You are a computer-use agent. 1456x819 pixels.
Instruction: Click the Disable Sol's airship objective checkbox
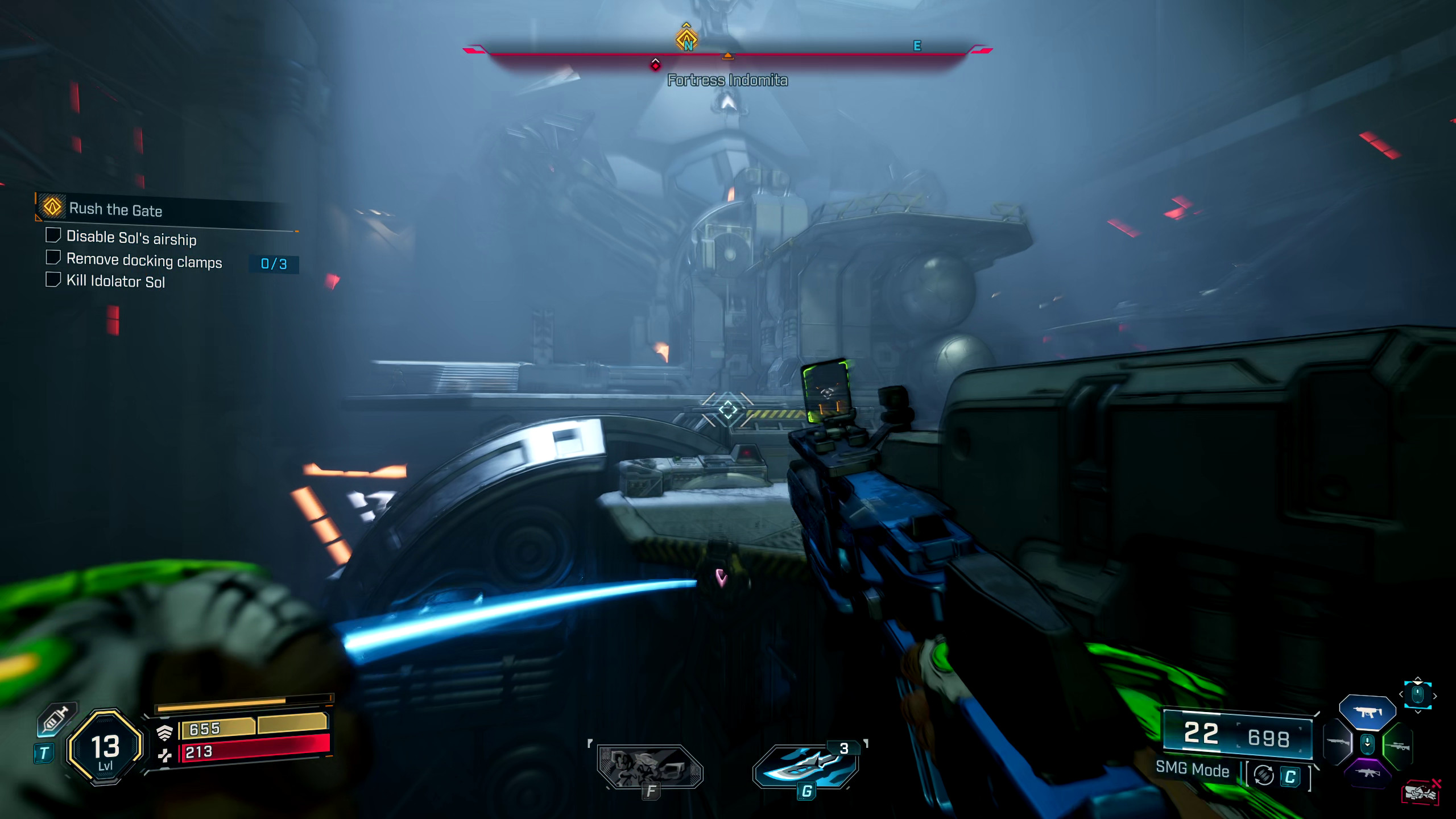[53, 235]
